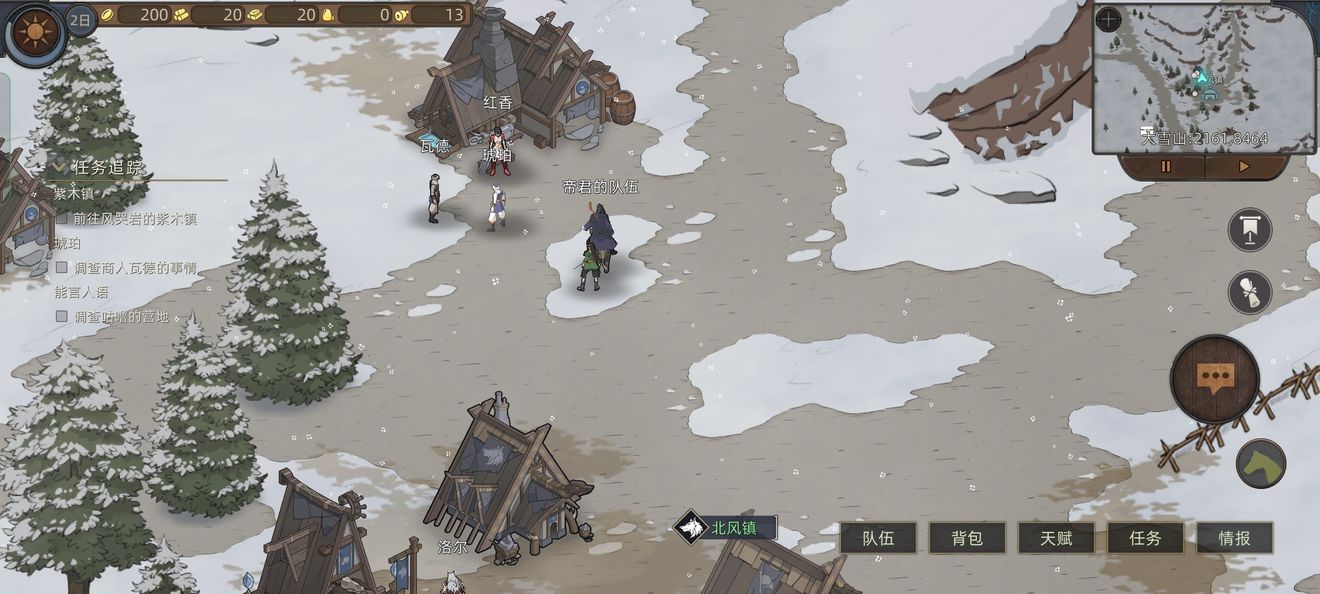Collapse the 任务追踪 quest tracker
Screen dimensions: 1320x594
click(58, 167)
